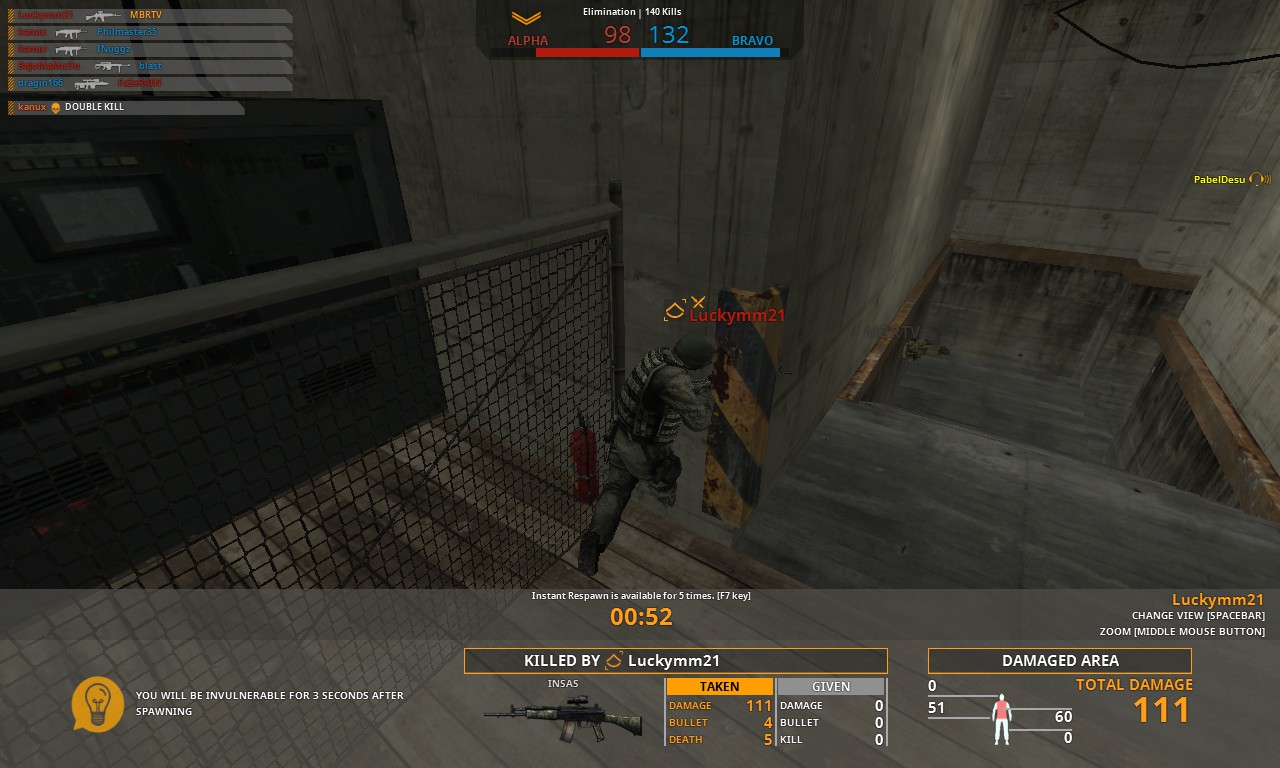Select the rifle icon in Luckymm21's killfeed entry

tap(103, 15)
